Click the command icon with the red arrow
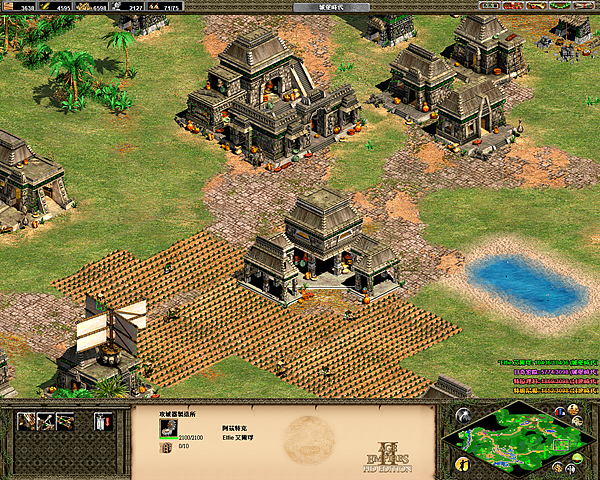Viewport: 600px width, 480px height. point(102,422)
